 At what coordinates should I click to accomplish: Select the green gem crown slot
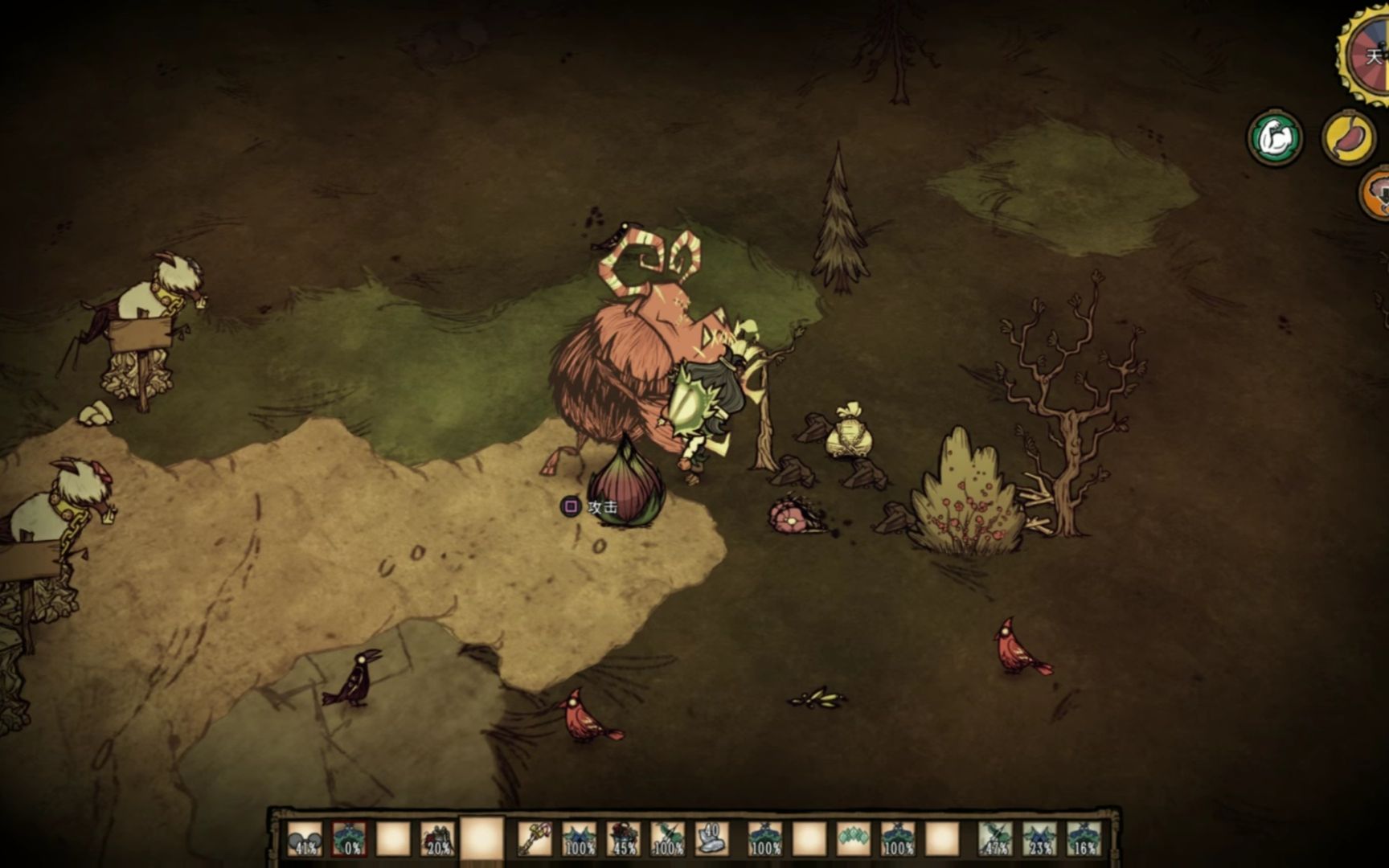[853, 839]
